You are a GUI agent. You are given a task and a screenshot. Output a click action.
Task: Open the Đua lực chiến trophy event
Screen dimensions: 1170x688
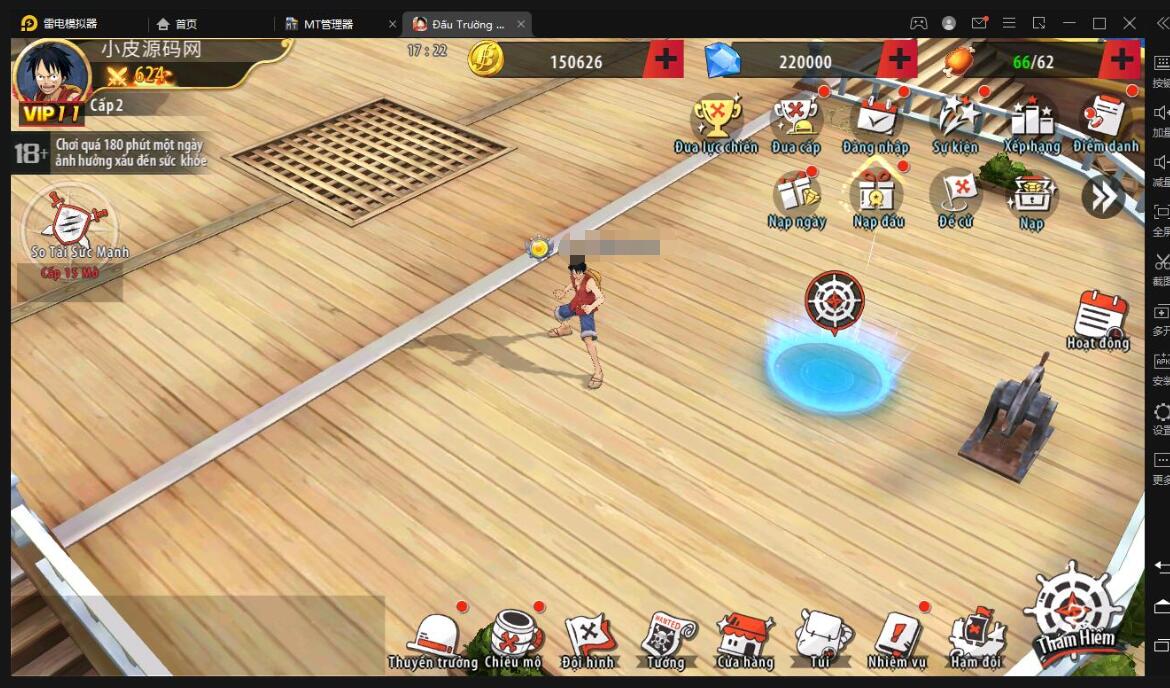pyautogui.click(x=716, y=120)
